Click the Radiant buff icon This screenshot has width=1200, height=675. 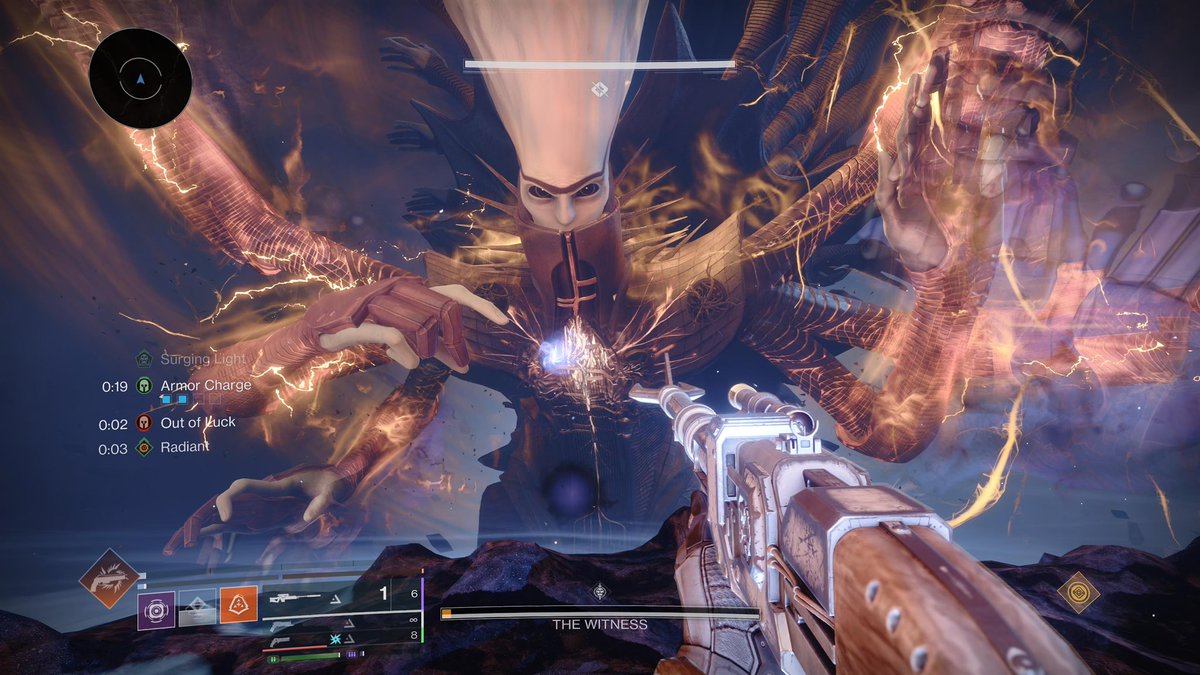click(x=144, y=448)
